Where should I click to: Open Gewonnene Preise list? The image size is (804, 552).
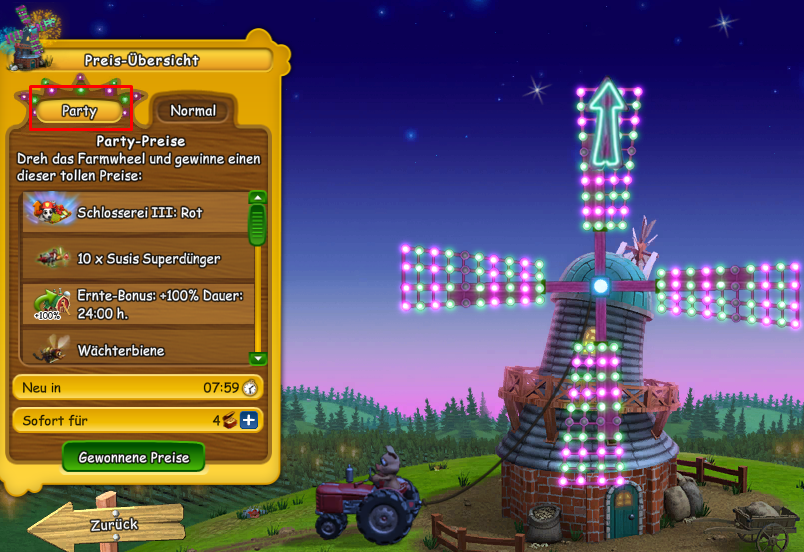pos(133,457)
